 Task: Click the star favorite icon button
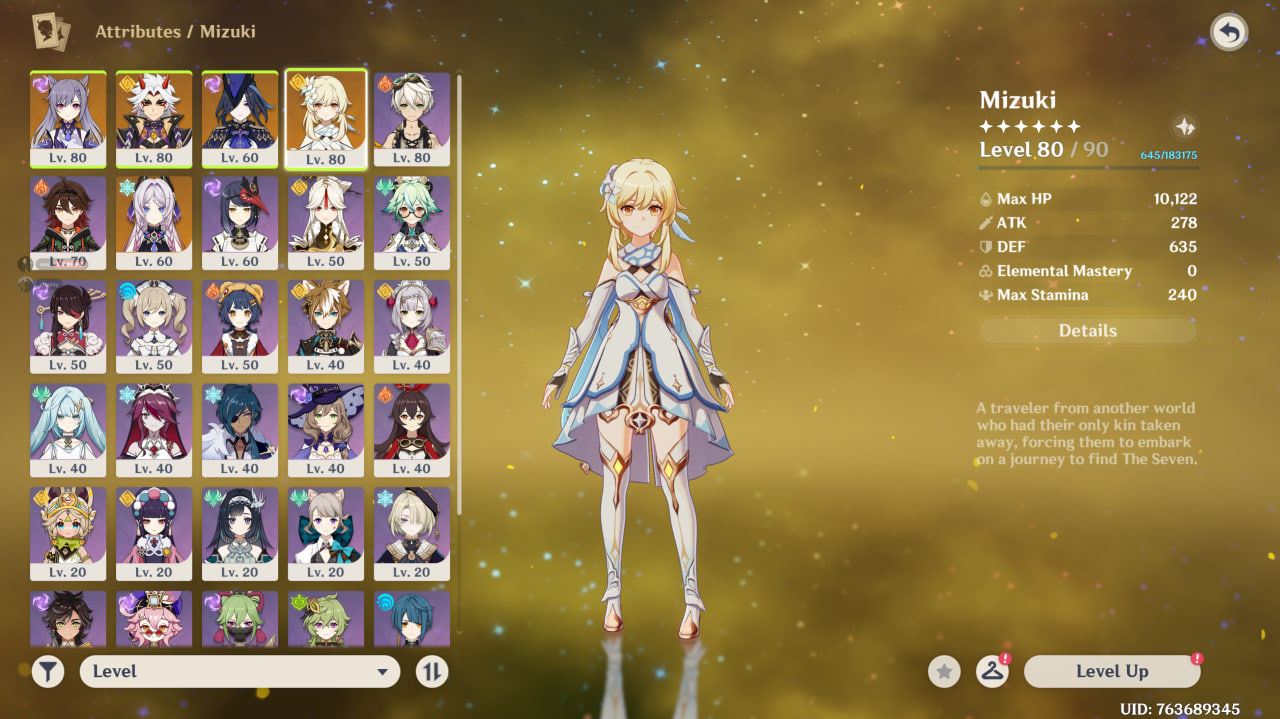click(943, 672)
